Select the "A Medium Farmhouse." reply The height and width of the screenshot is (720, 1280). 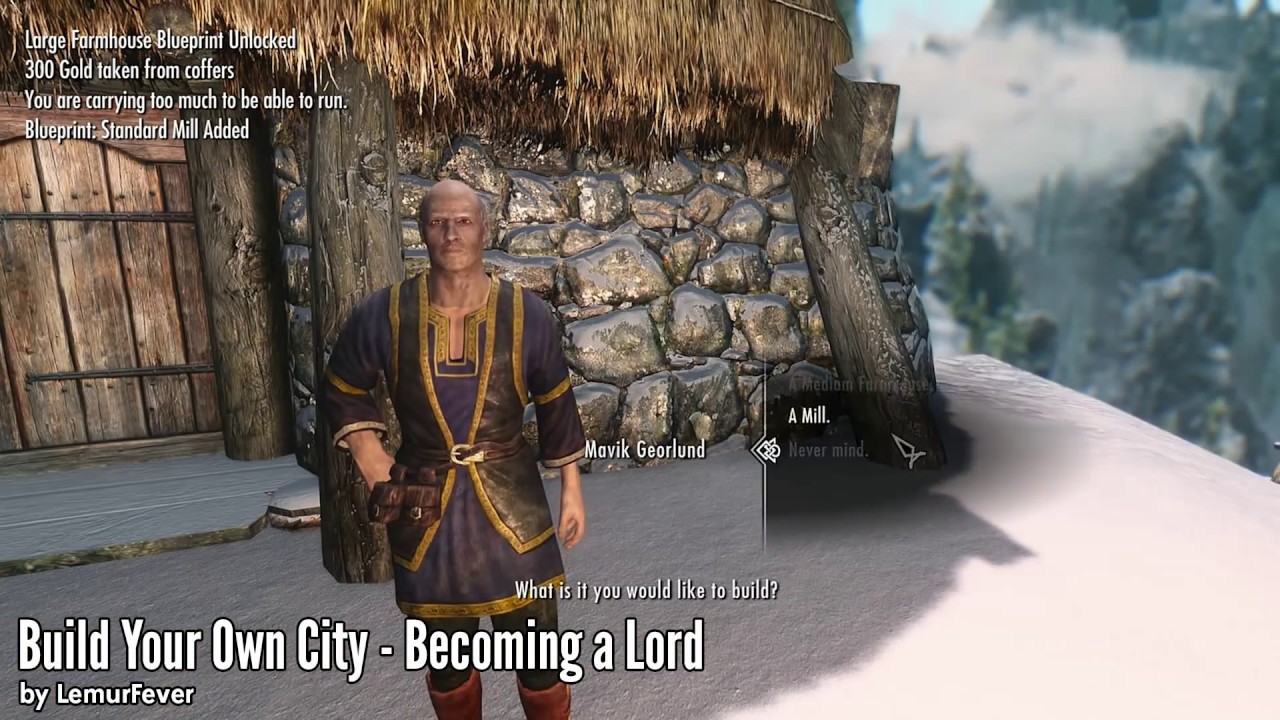pos(860,383)
